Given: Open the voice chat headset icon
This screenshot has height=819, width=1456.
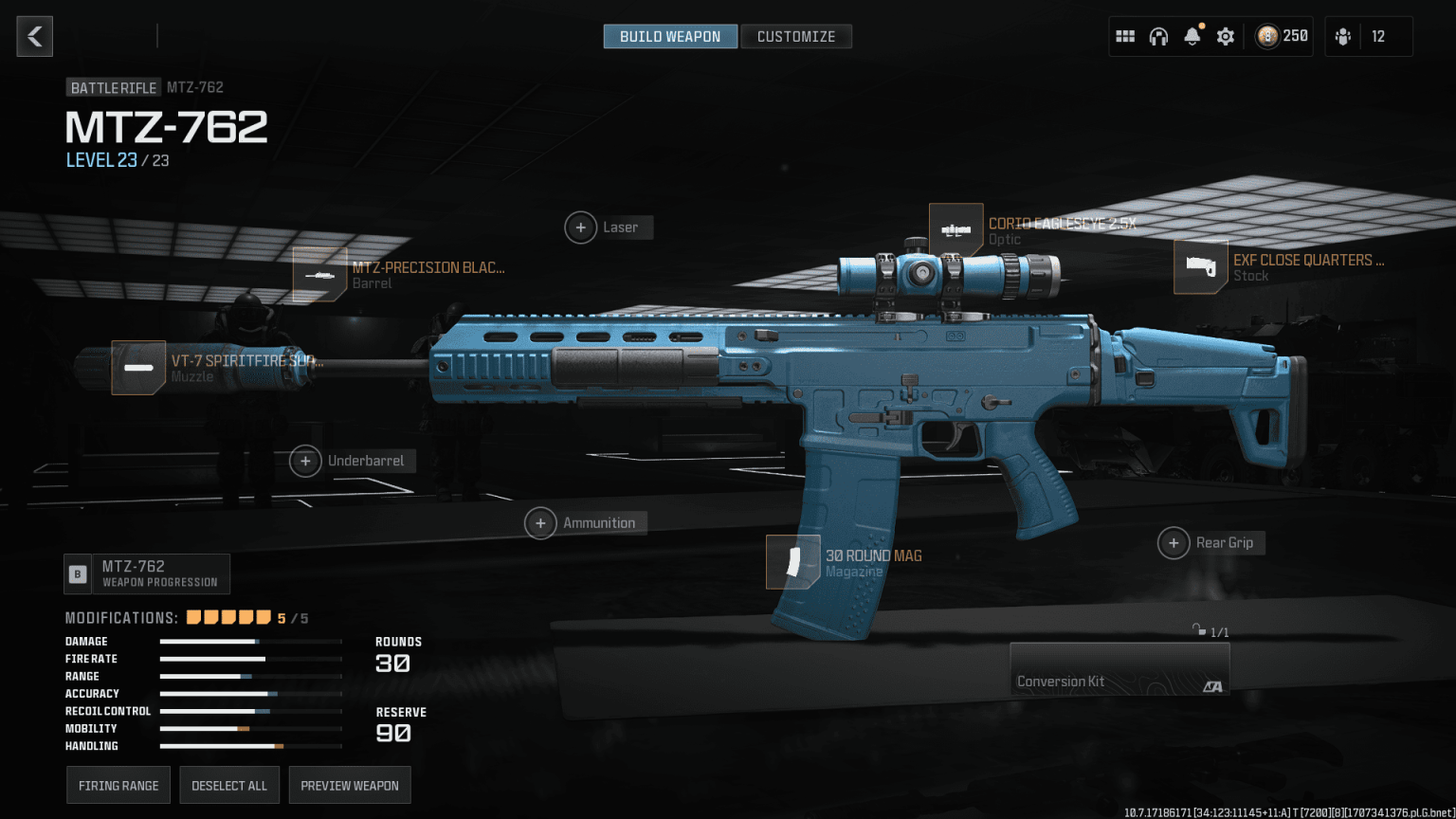Looking at the screenshot, I should tap(1158, 36).
